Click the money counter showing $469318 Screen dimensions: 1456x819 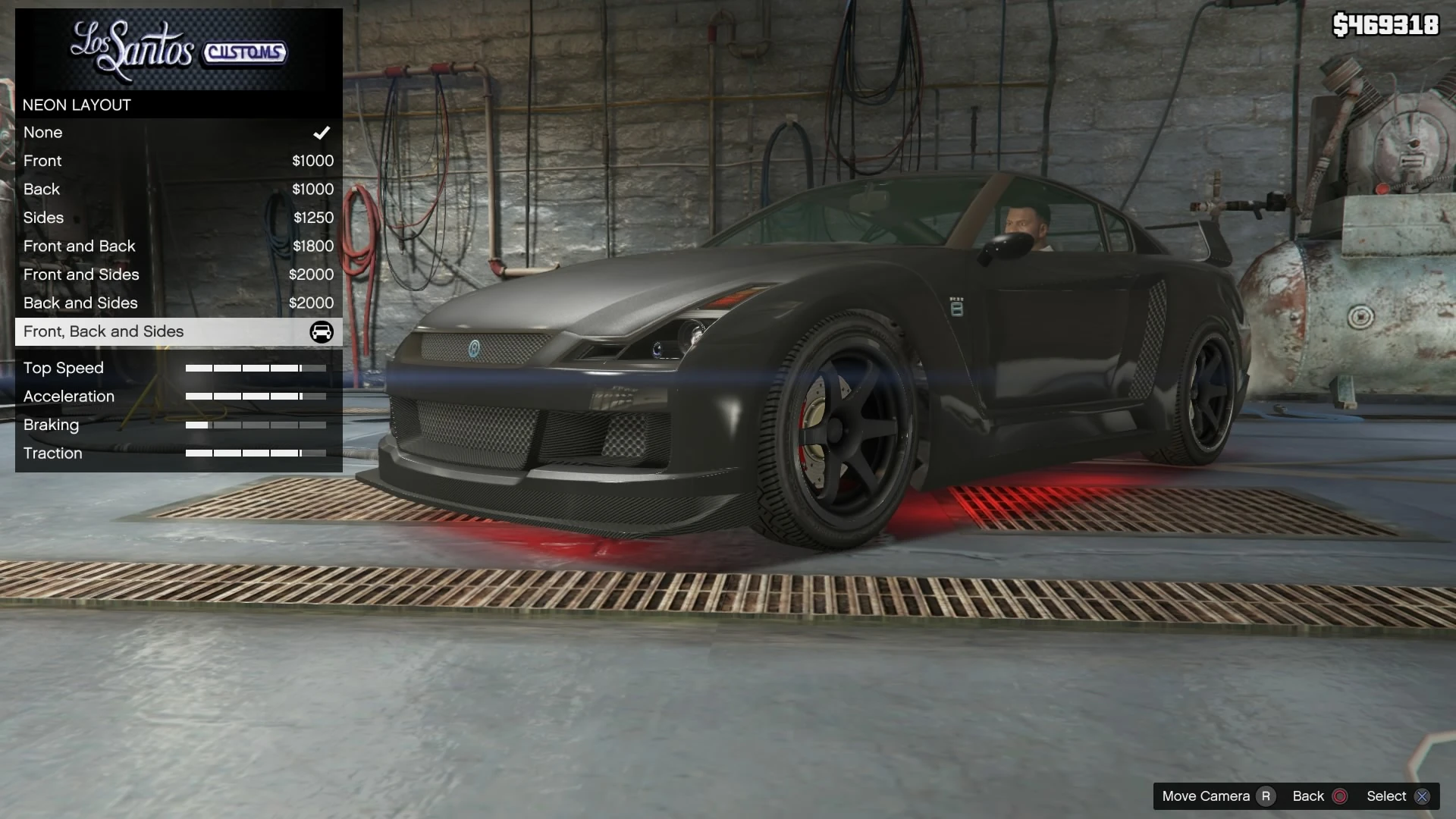coord(1385,24)
